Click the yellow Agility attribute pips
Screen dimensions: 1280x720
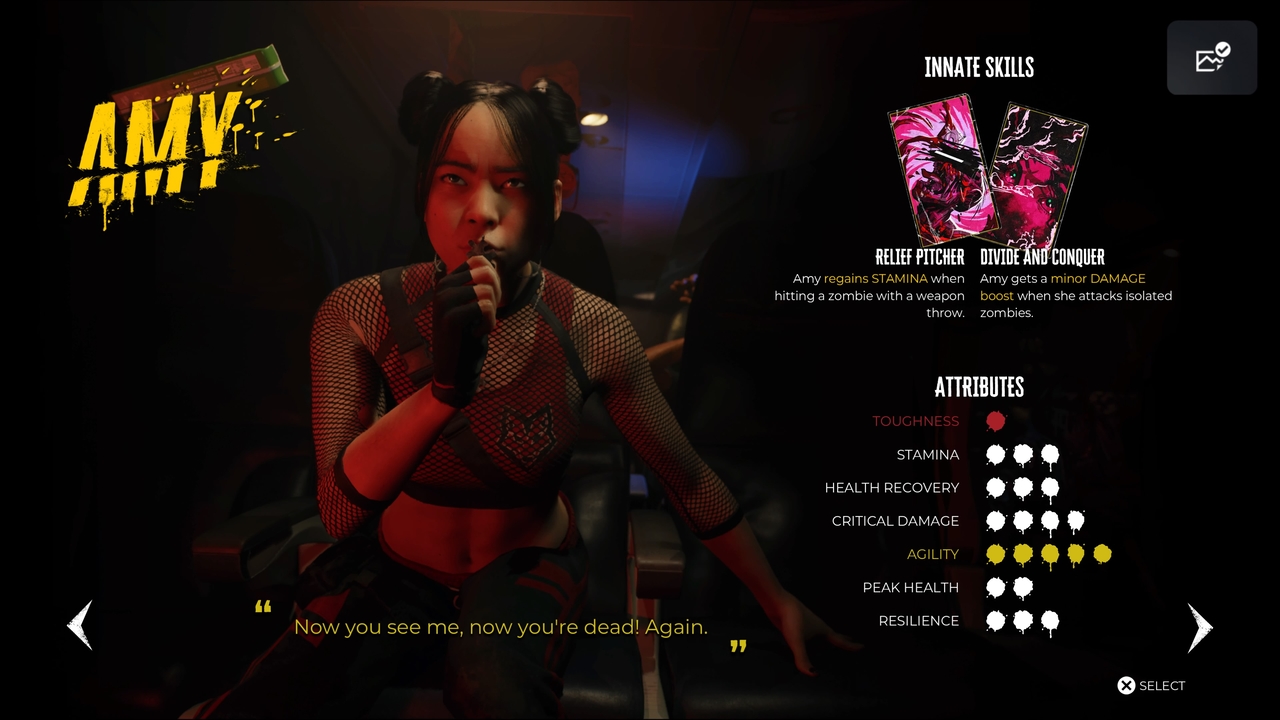1047,554
